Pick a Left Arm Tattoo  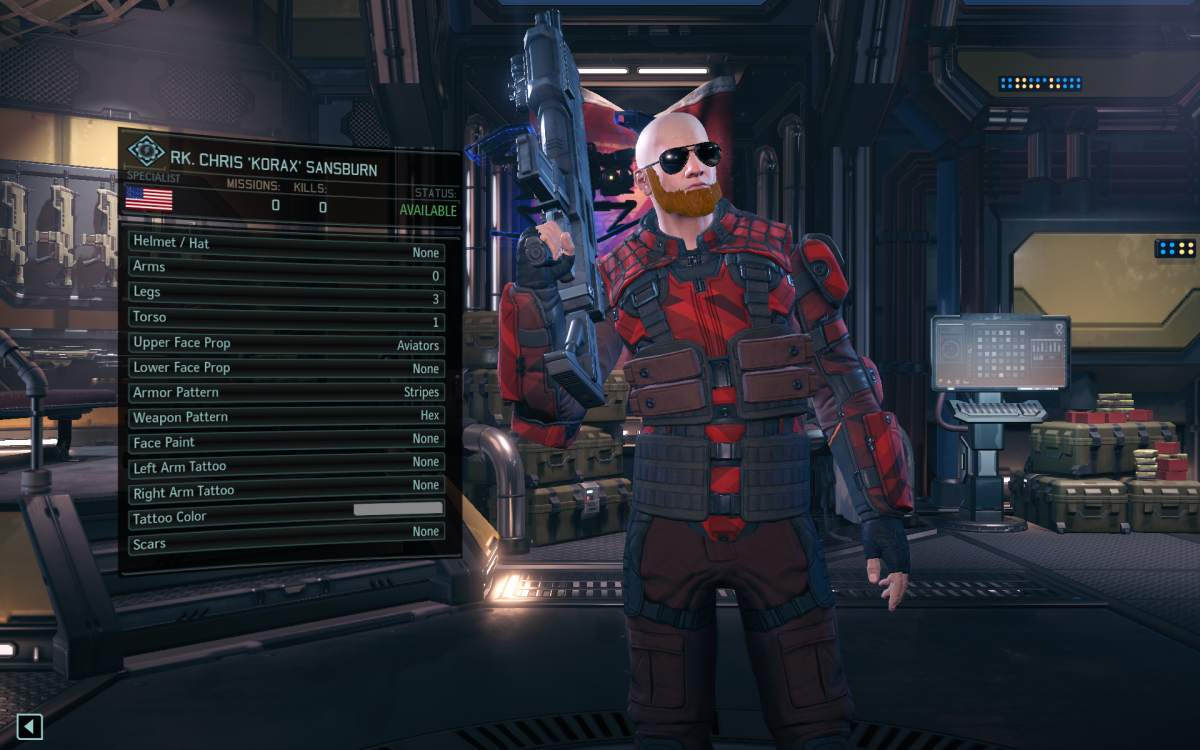coord(286,467)
